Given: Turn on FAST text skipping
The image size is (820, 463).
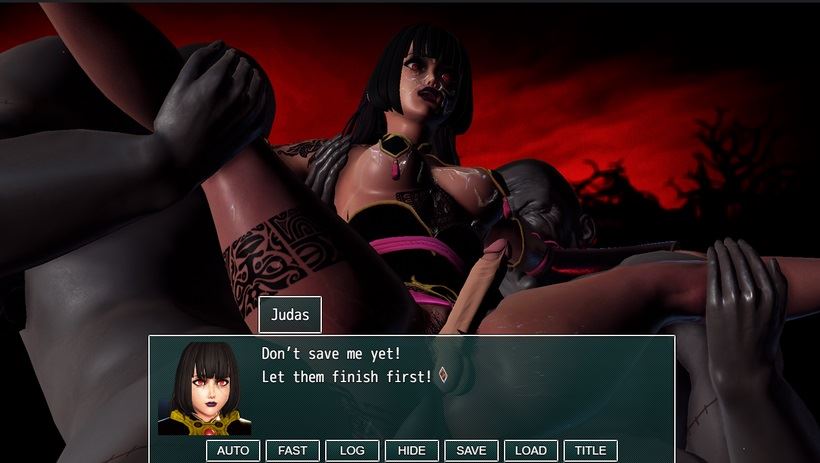Looking at the screenshot, I should (293, 451).
